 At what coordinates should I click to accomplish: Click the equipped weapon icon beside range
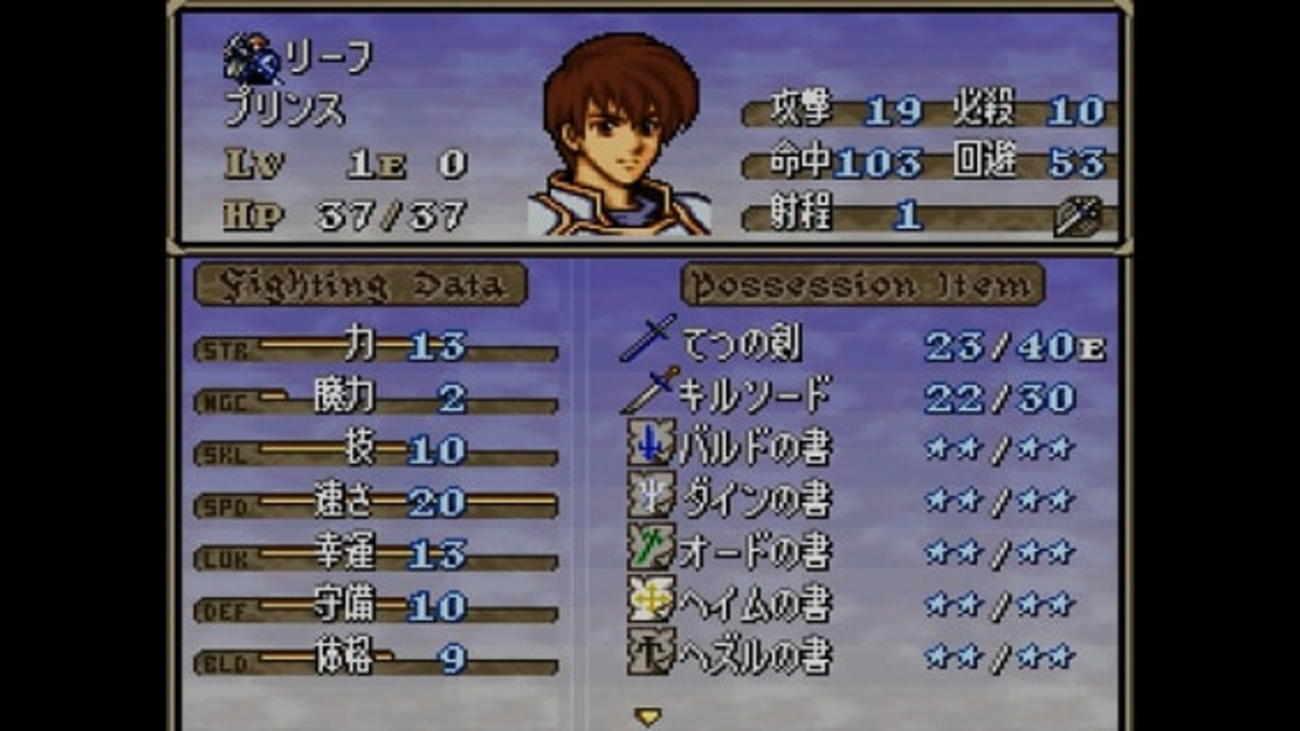[1077, 216]
